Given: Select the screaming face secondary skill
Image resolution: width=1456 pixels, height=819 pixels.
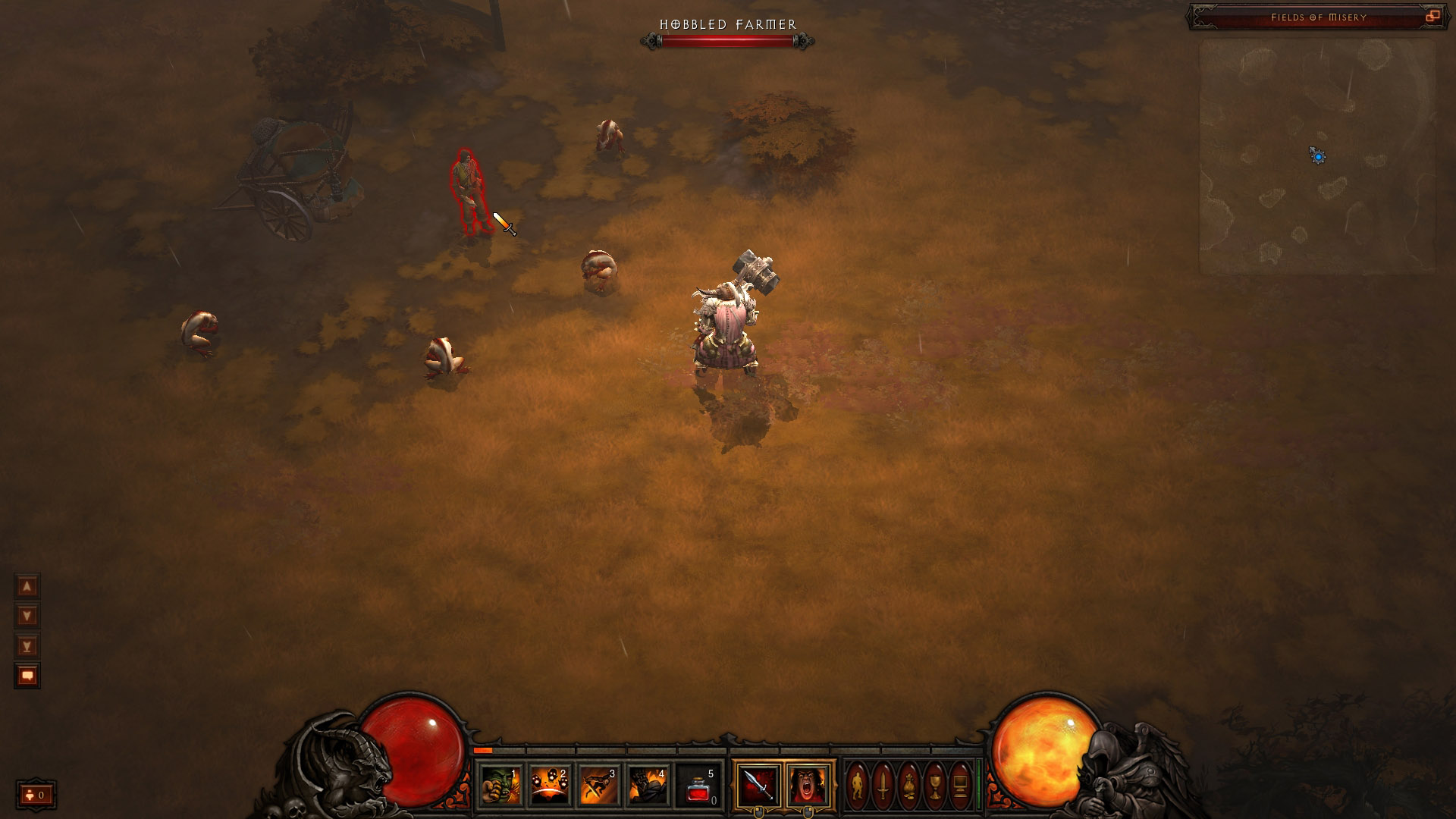Looking at the screenshot, I should (x=808, y=785).
